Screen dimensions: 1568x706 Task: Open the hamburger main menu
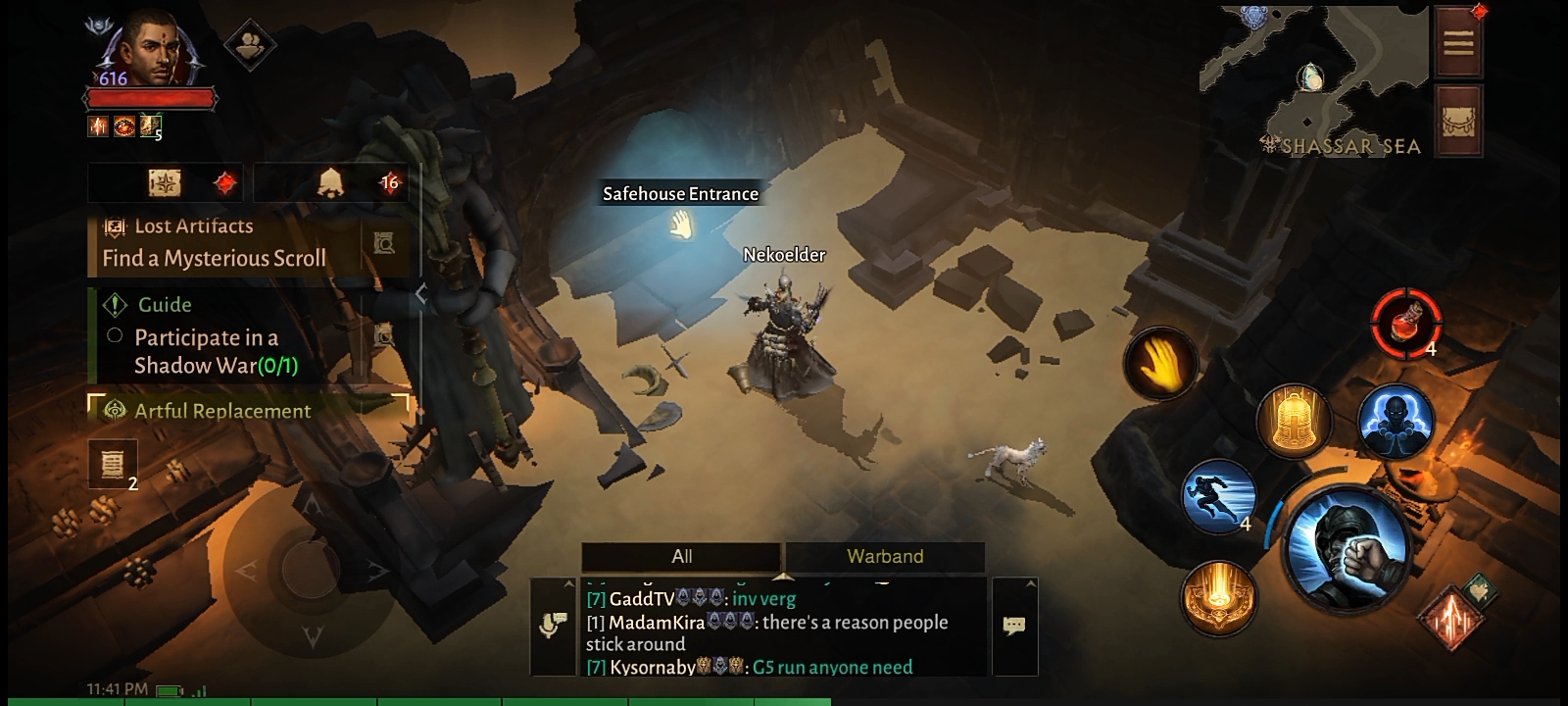[1457, 42]
